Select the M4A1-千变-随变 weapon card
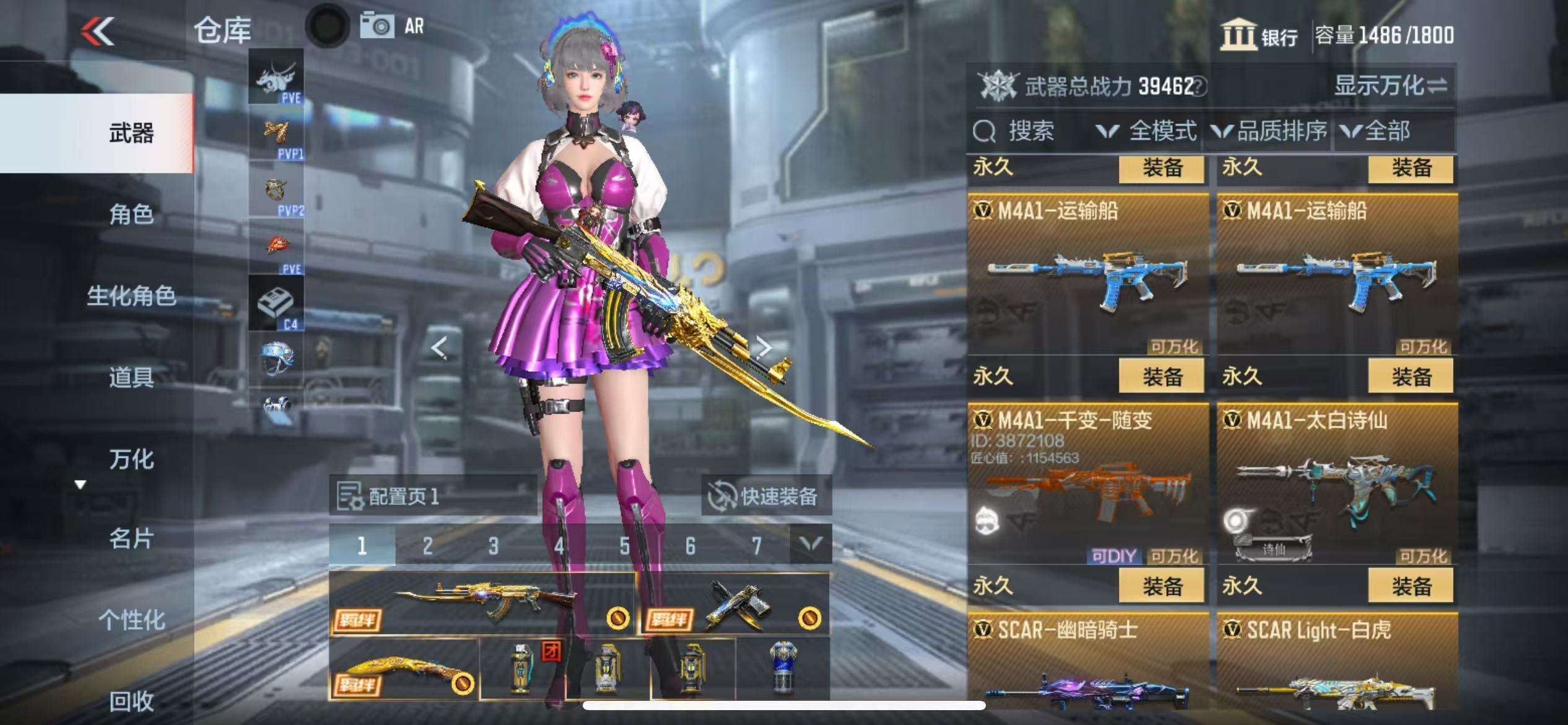The image size is (1568, 725). [x=1087, y=483]
